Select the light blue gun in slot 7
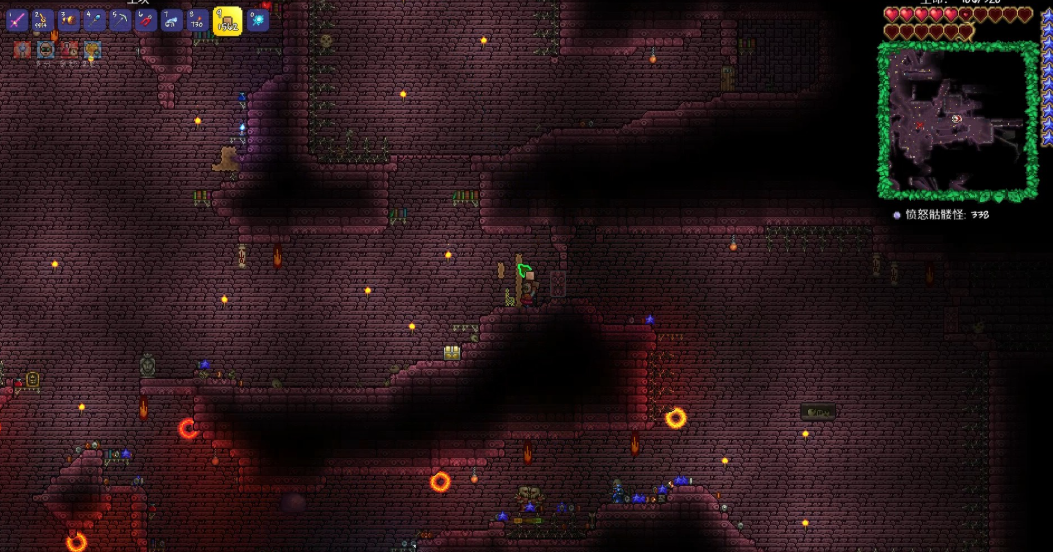 tap(172, 20)
